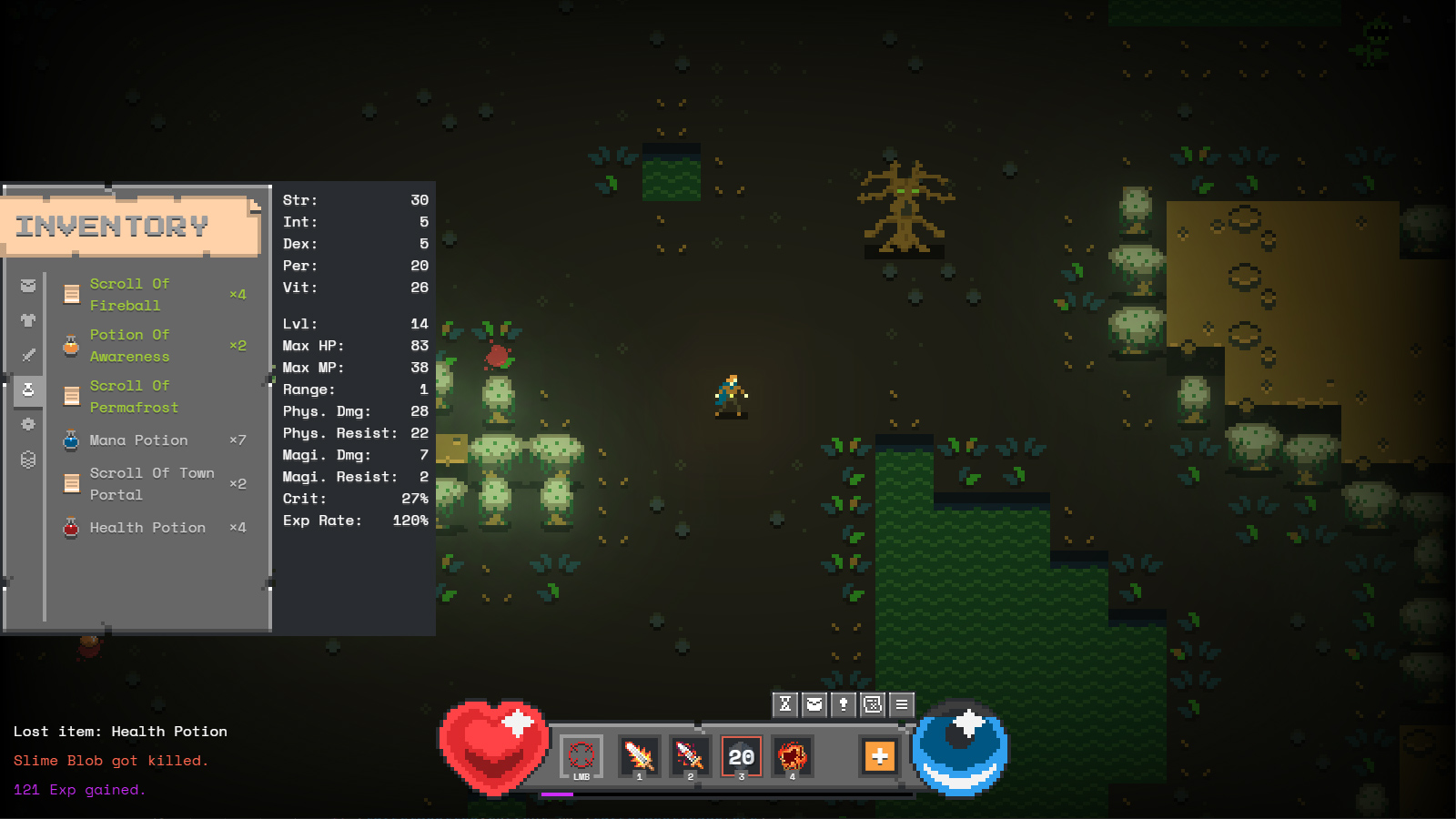Open the stacked coil icon at sidebar bottom
Image resolution: width=1456 pixels, height=819 pixels.
click(27, 460)
